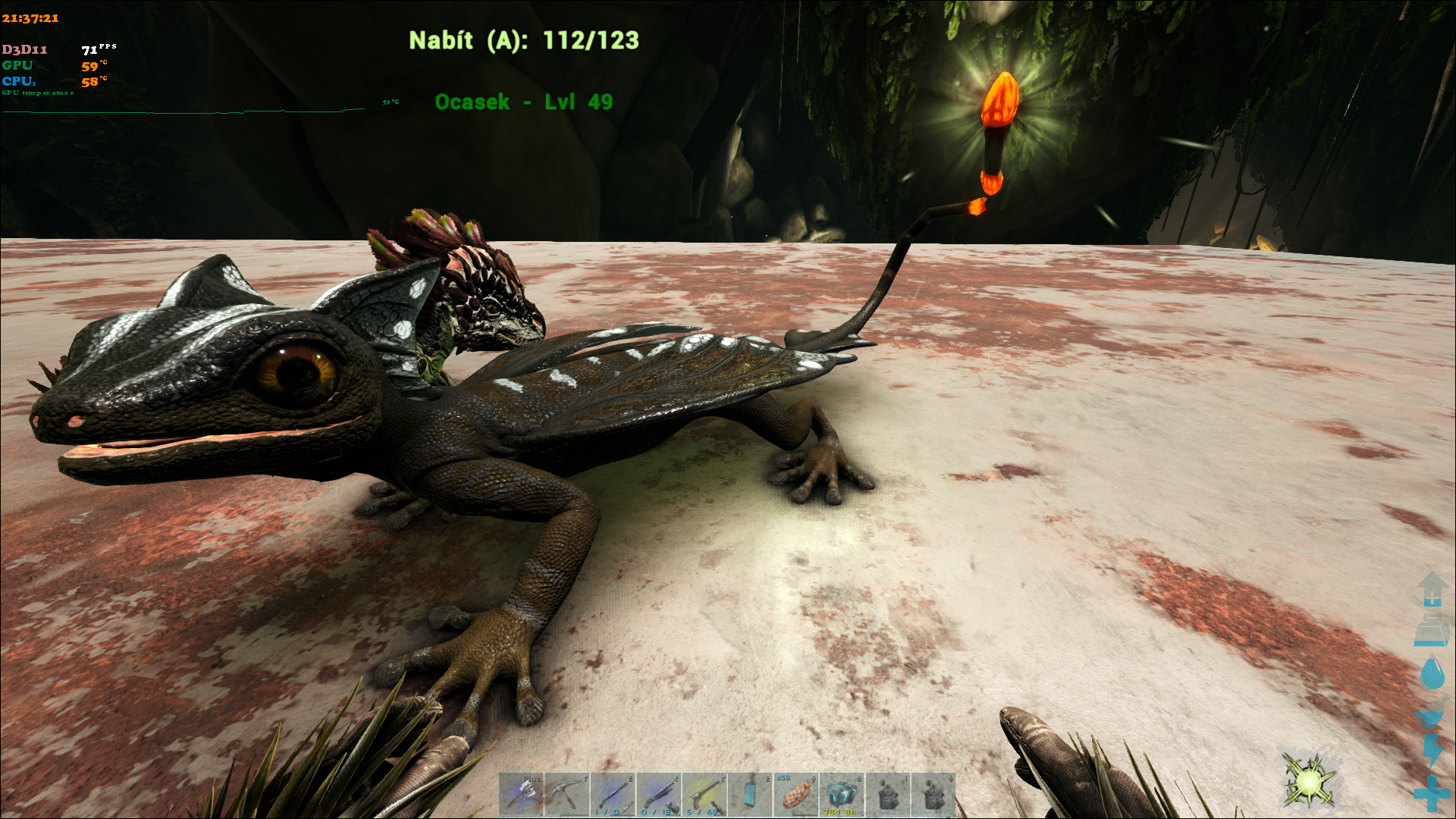Select the gun showing 0 / 18 ammo
The image size is (1456, 819).
[x=658, y=794]
